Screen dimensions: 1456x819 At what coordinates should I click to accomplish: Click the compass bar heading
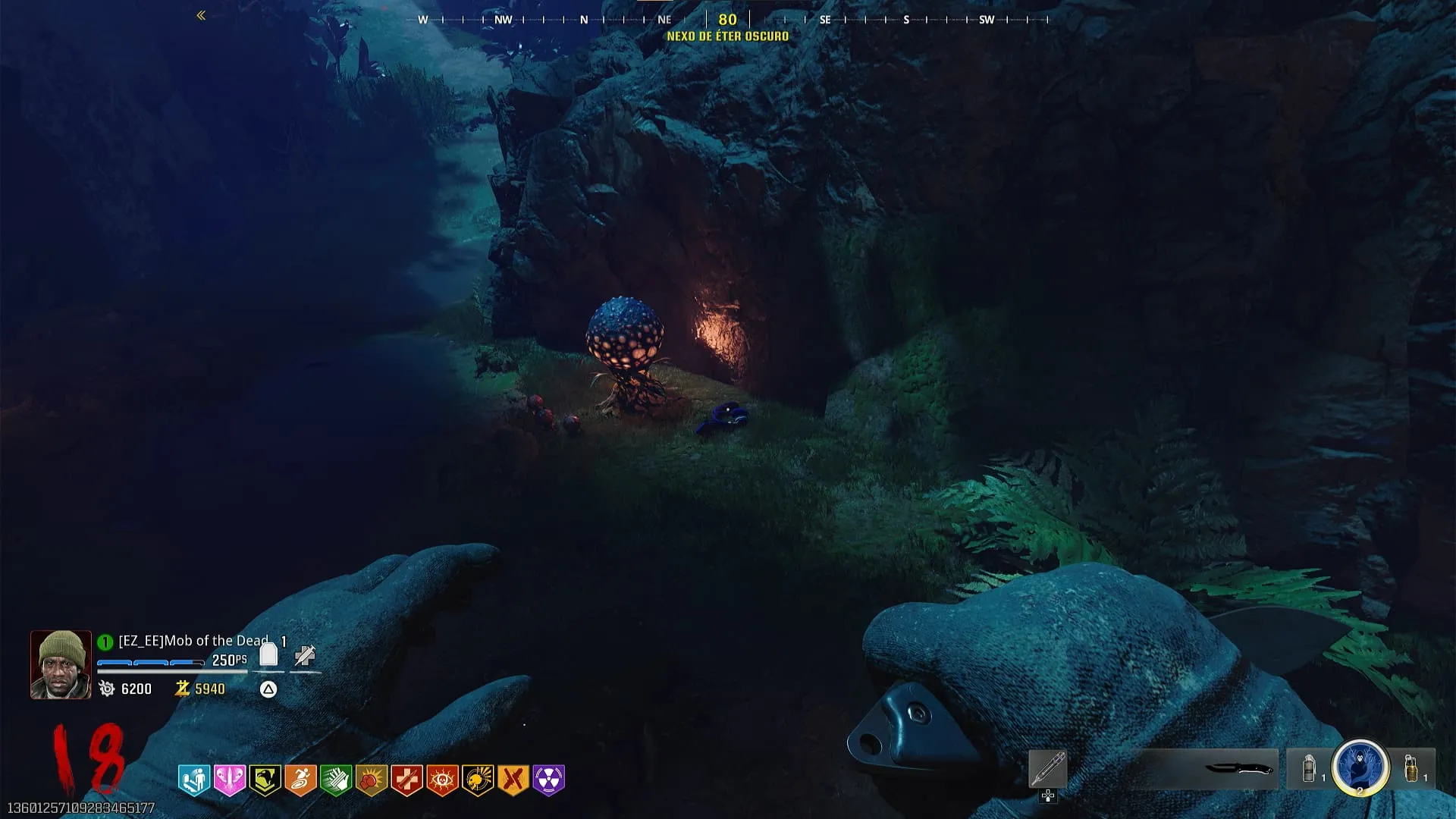[727, 20]
